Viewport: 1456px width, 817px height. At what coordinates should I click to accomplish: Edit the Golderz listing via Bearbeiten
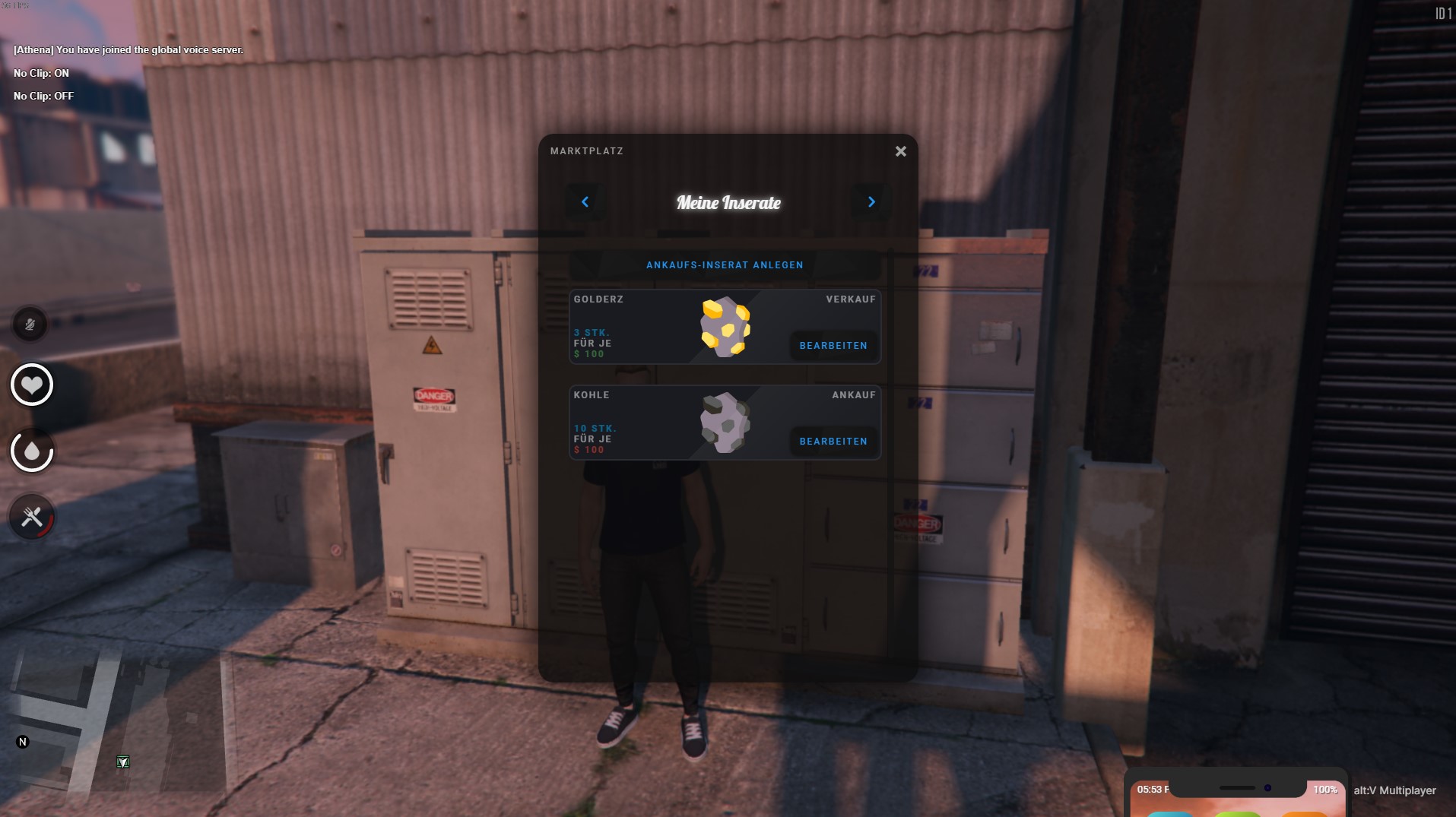[x=833, y=346]
